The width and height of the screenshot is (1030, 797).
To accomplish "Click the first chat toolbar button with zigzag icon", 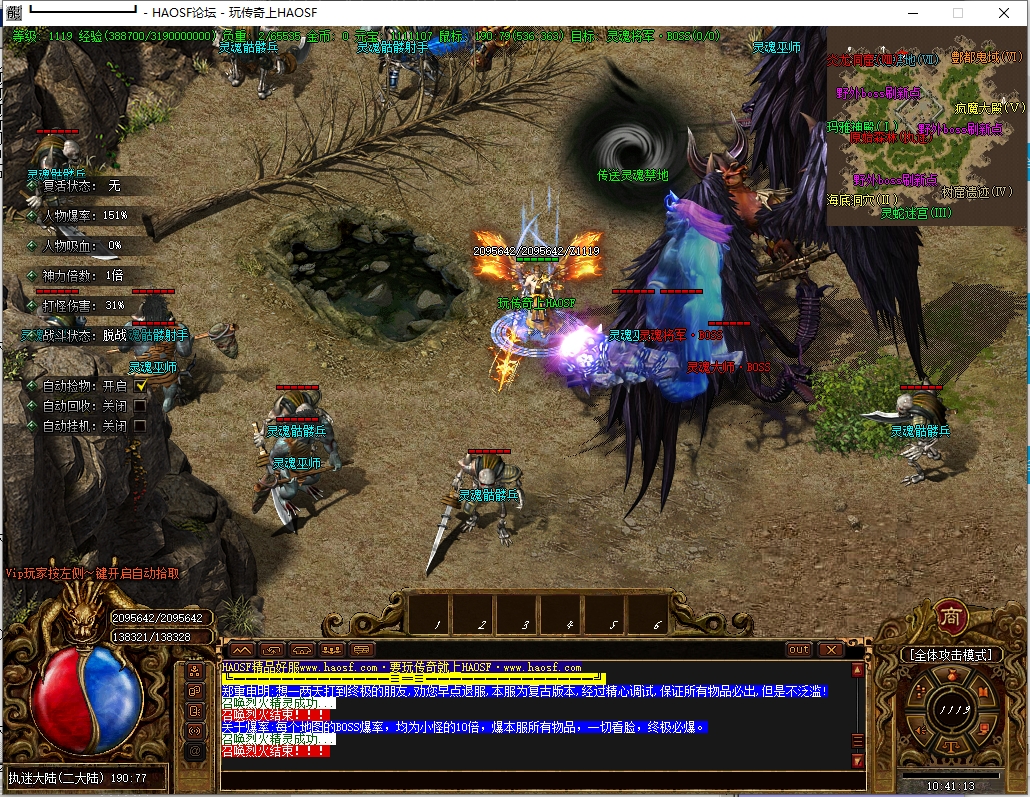I will click(x=243, y=649).
